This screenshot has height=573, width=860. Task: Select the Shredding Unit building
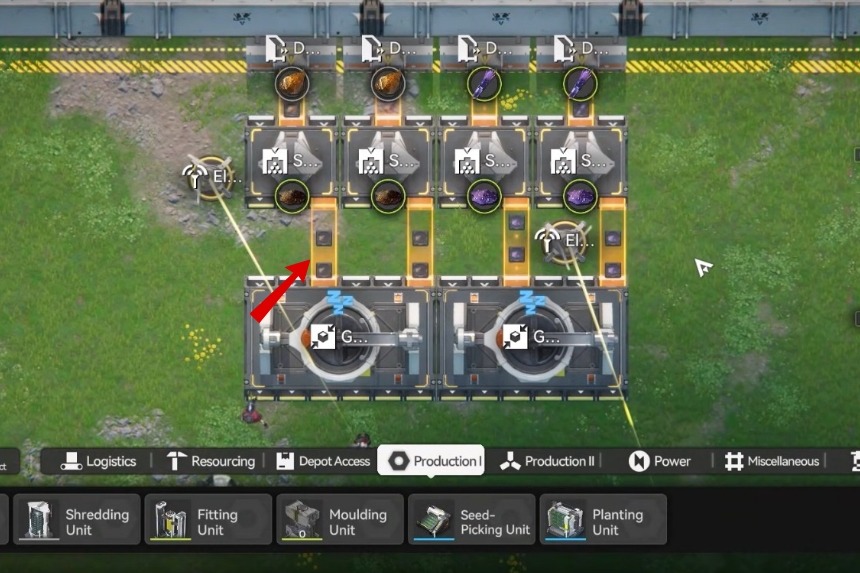tap(76, 521)
